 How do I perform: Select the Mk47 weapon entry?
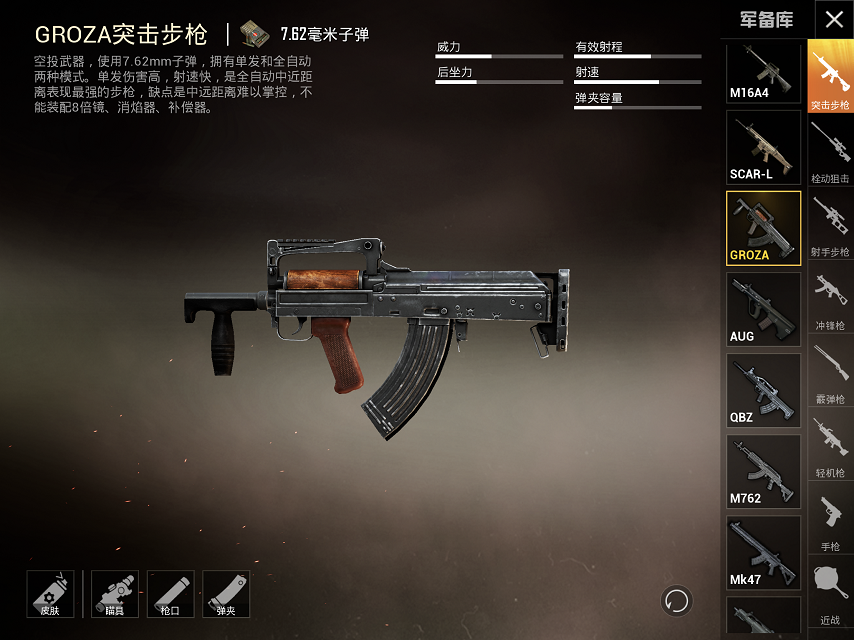coord(763,552)
